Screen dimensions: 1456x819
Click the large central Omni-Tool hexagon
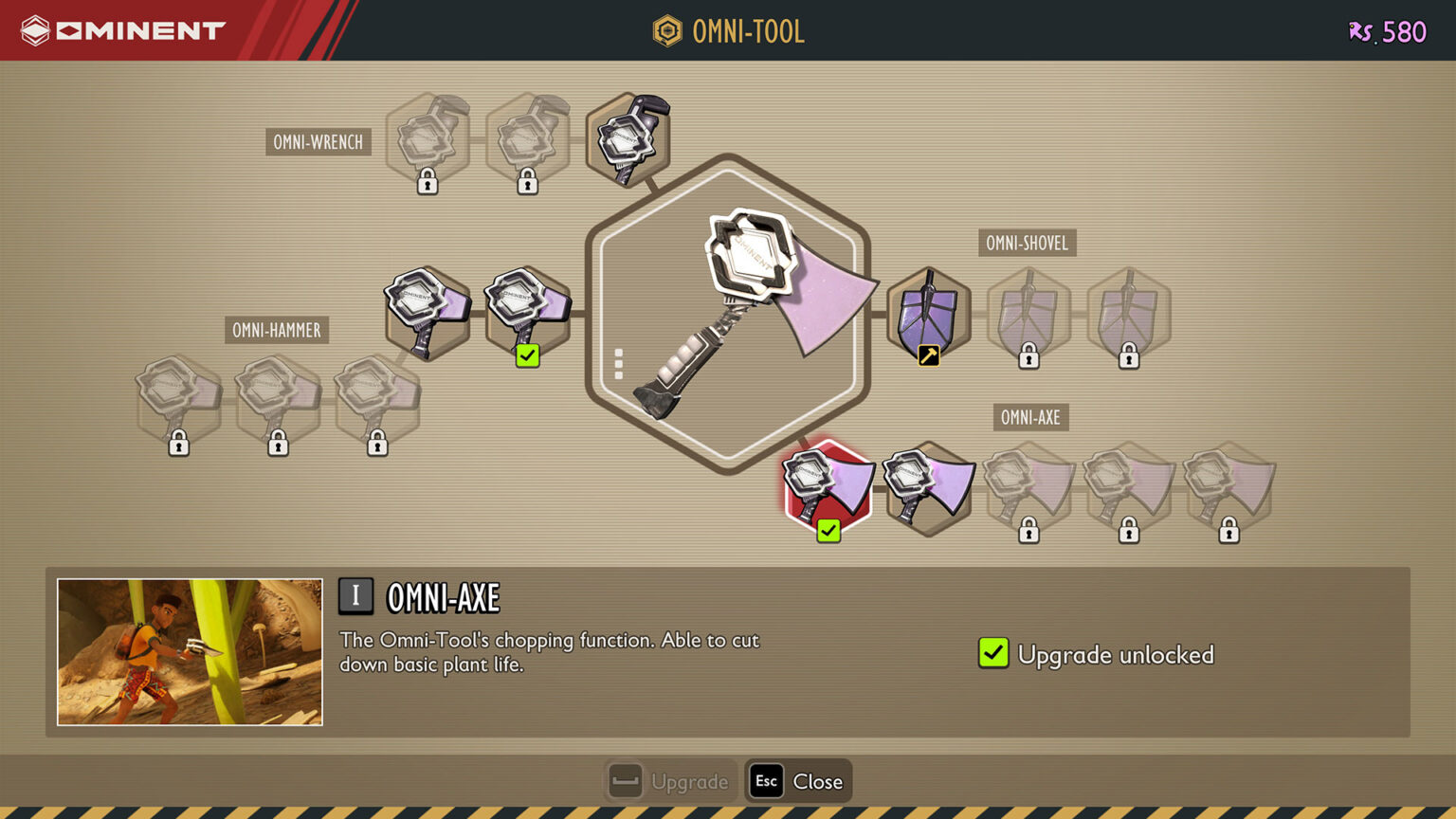click(x=728, y=313)
